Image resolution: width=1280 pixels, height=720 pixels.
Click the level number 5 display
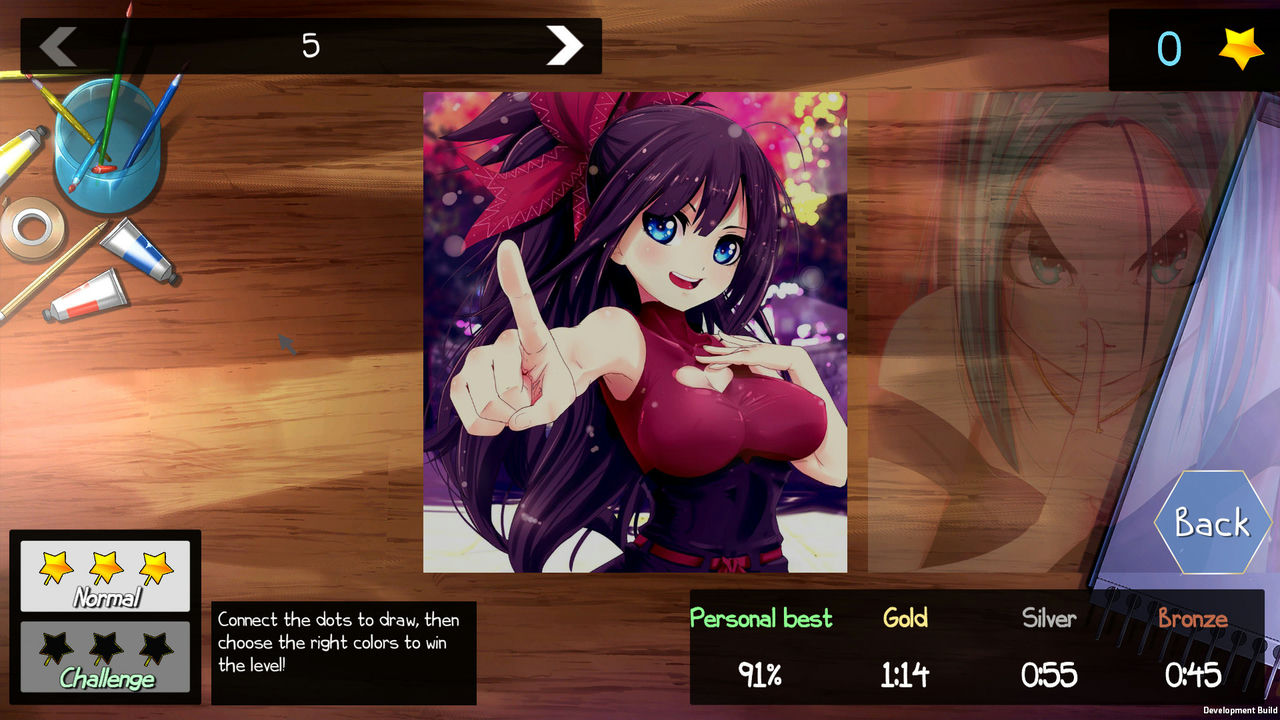coord(311,45)
